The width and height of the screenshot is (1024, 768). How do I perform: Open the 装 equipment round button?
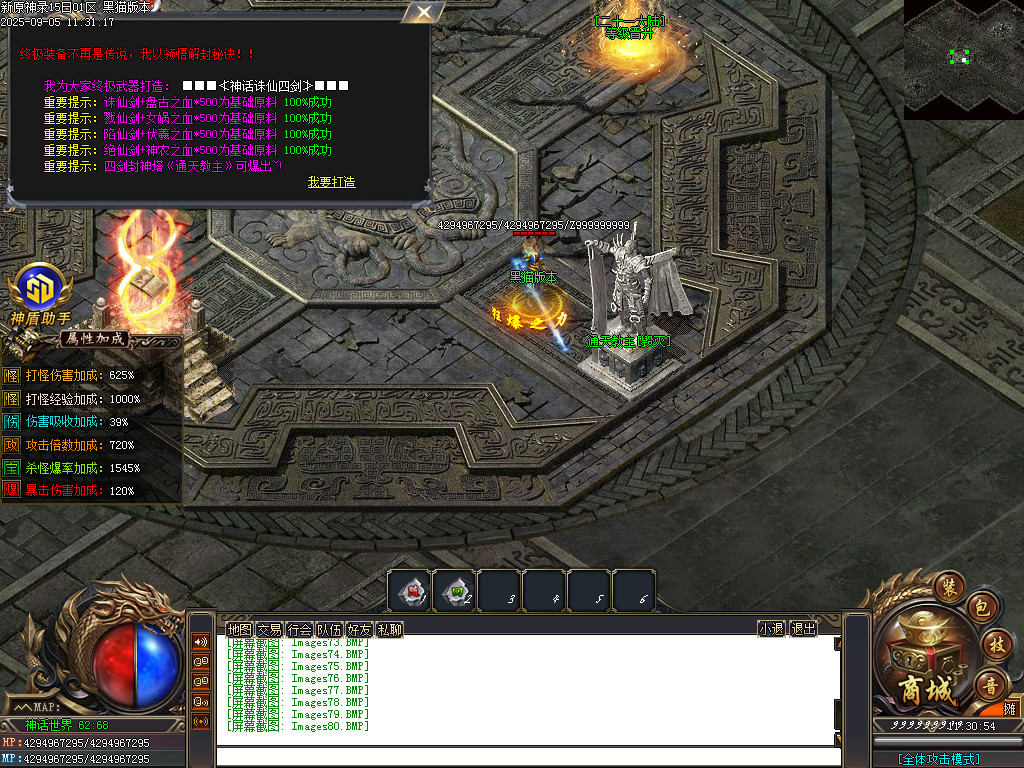[x=949, y=586]
